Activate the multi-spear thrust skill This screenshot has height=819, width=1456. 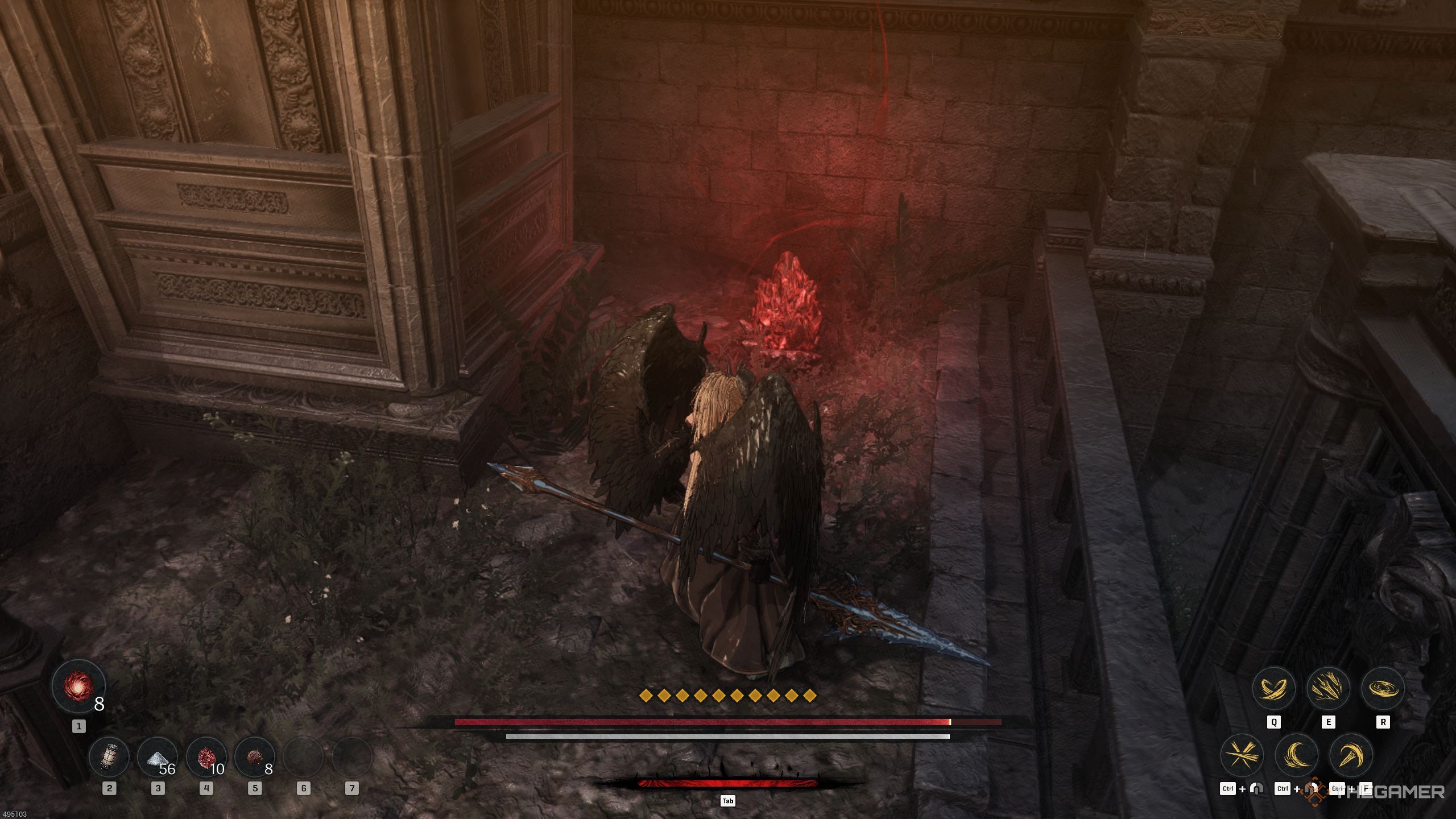click(1328, 689)
